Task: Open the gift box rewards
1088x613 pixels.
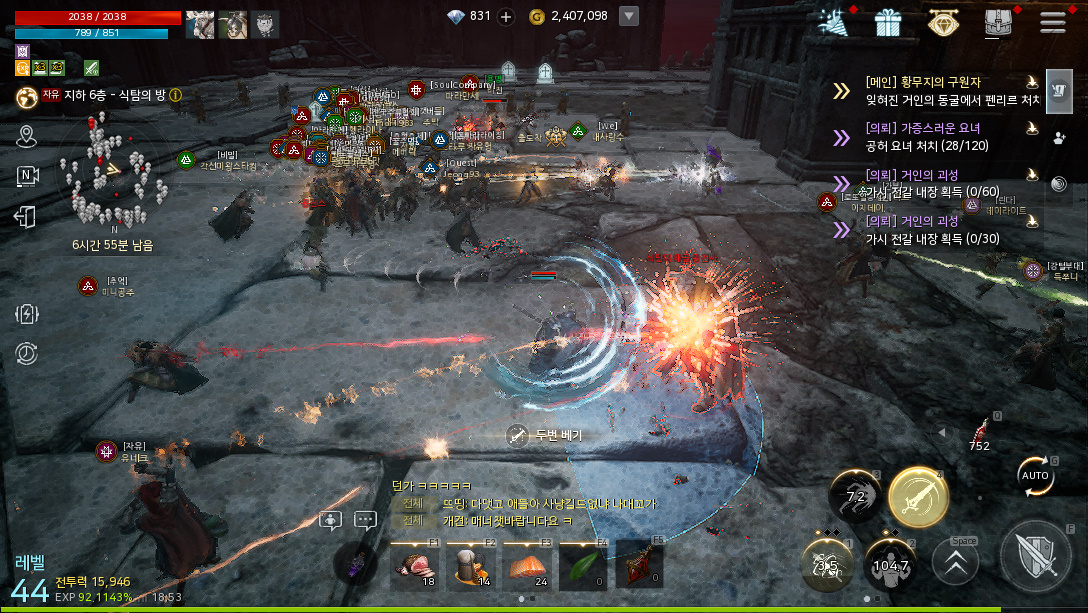Action: (887, 21)
